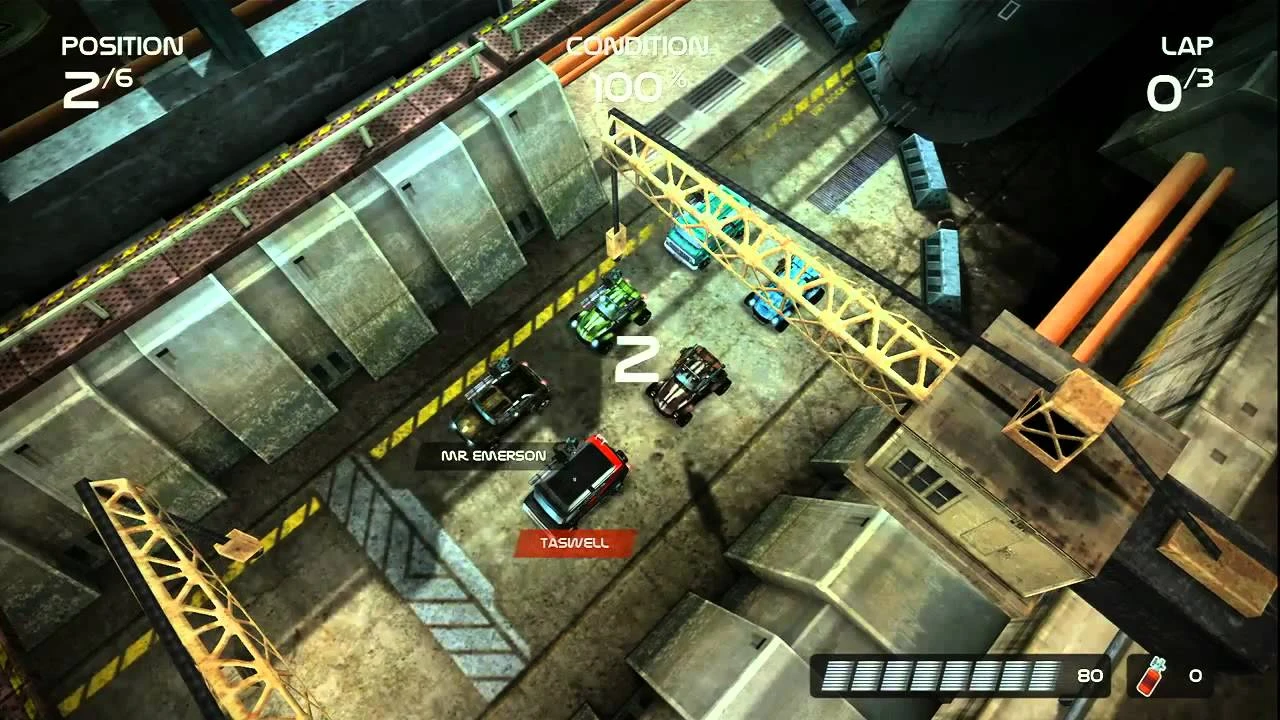Click the red and black Taswell van
1280x720 pixels.
pyautogui.click(x=577, y=480)
